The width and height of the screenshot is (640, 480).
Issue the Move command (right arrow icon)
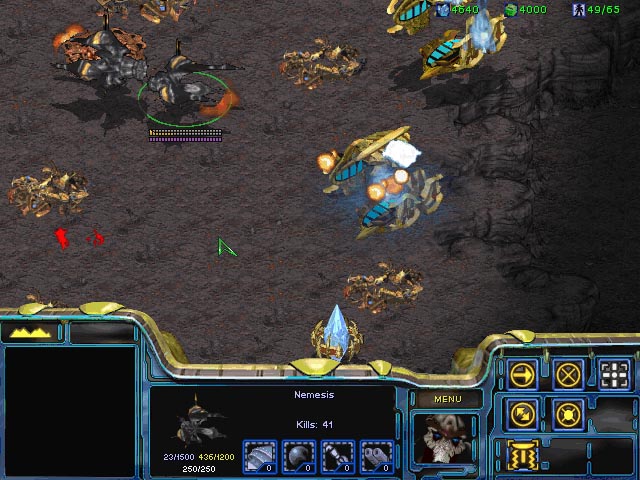point(522,374)
